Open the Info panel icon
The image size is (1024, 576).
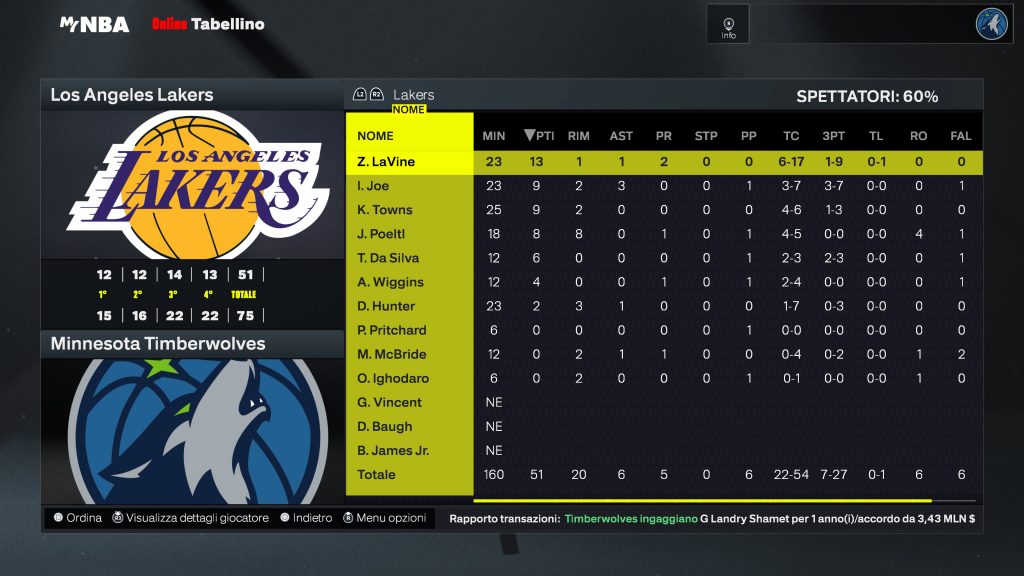click(728, 24)
